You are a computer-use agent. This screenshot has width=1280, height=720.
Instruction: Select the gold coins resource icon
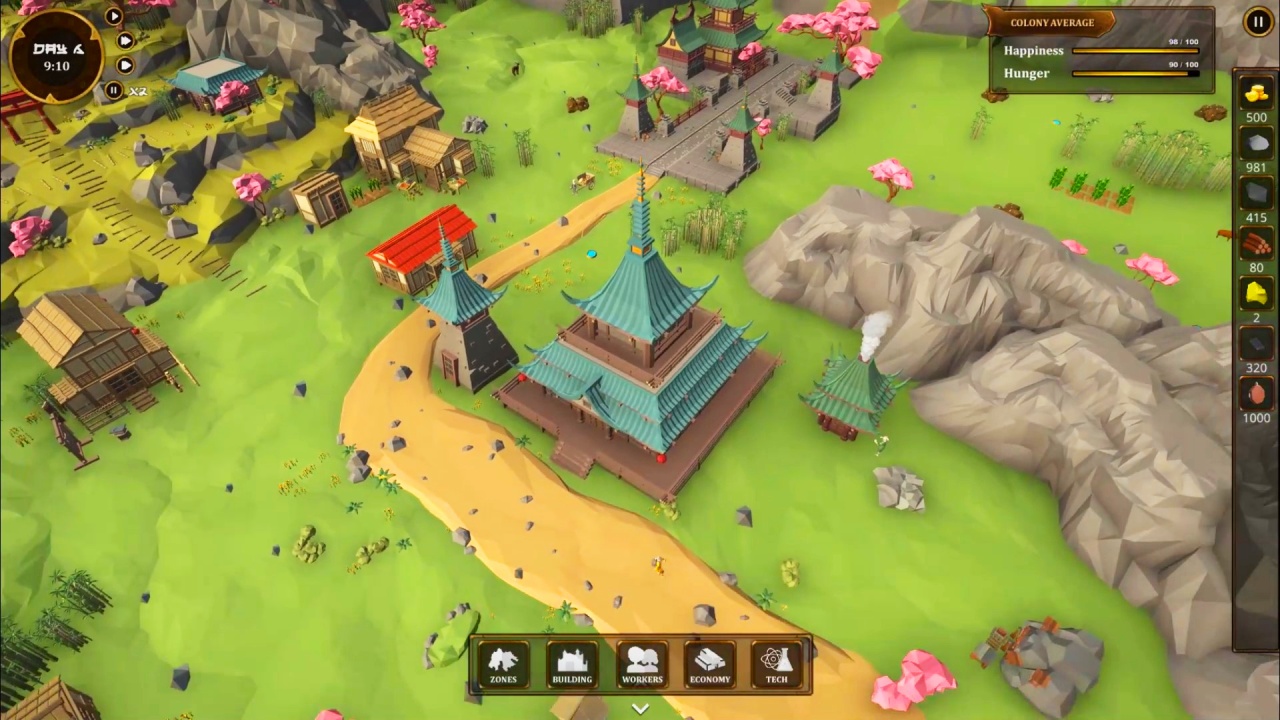pyautogui.click(x=1256, y=95)
